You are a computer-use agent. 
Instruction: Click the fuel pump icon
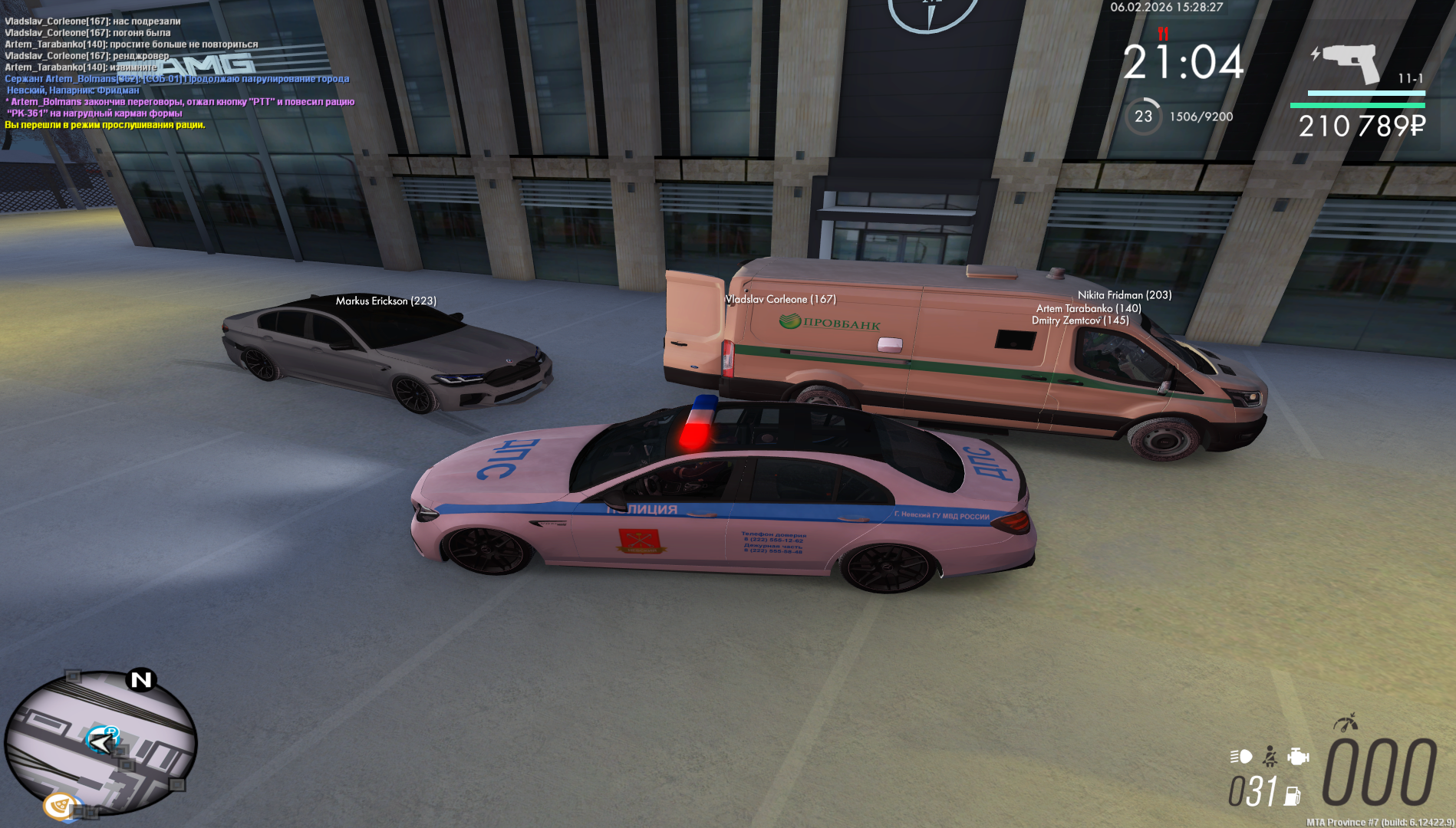click(1293, 796)
